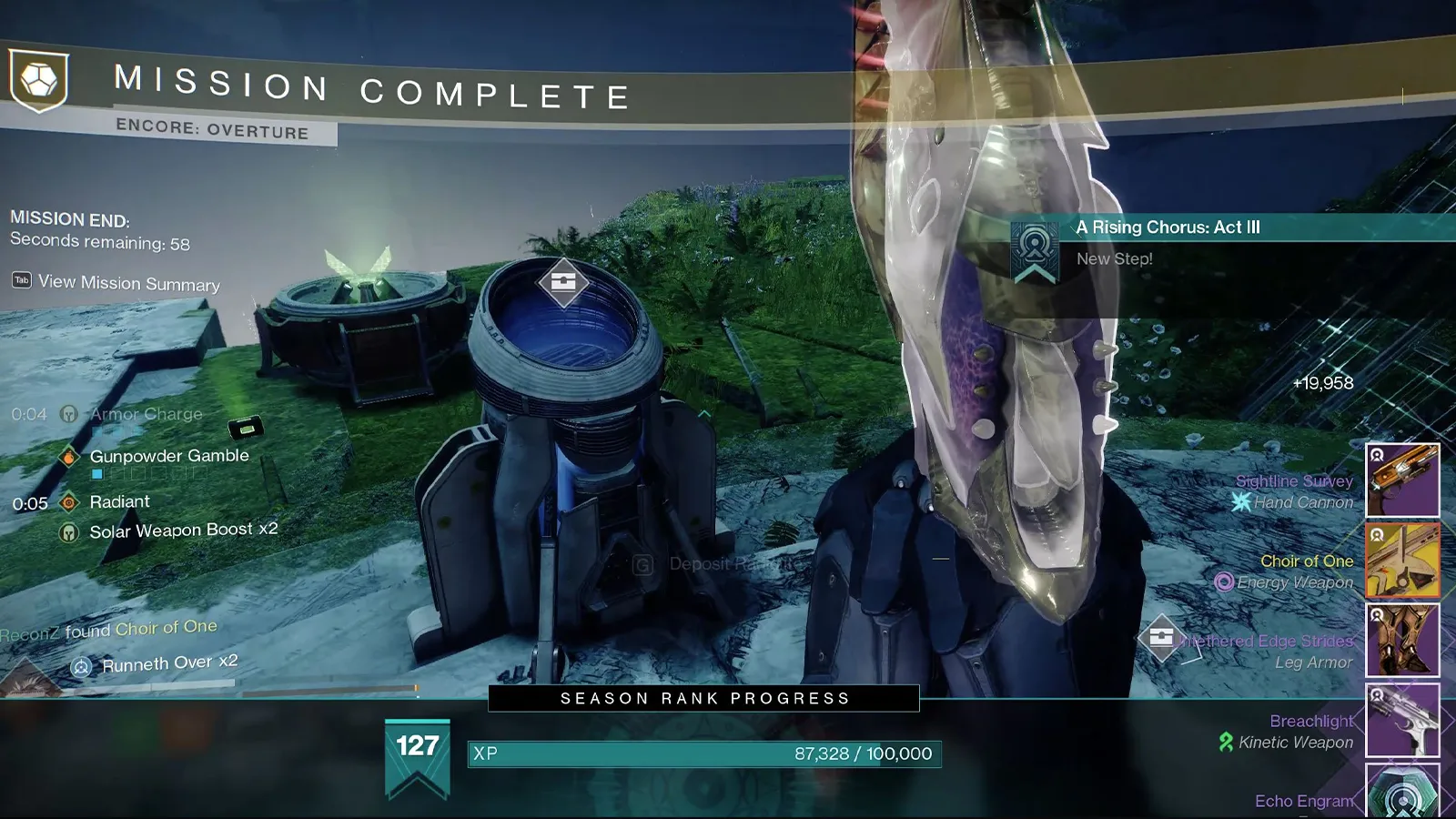Viewport: 1456px width, 819px height.
Task: Toggle the chevron indicator above the deposit machine
Action: (703, 412)
